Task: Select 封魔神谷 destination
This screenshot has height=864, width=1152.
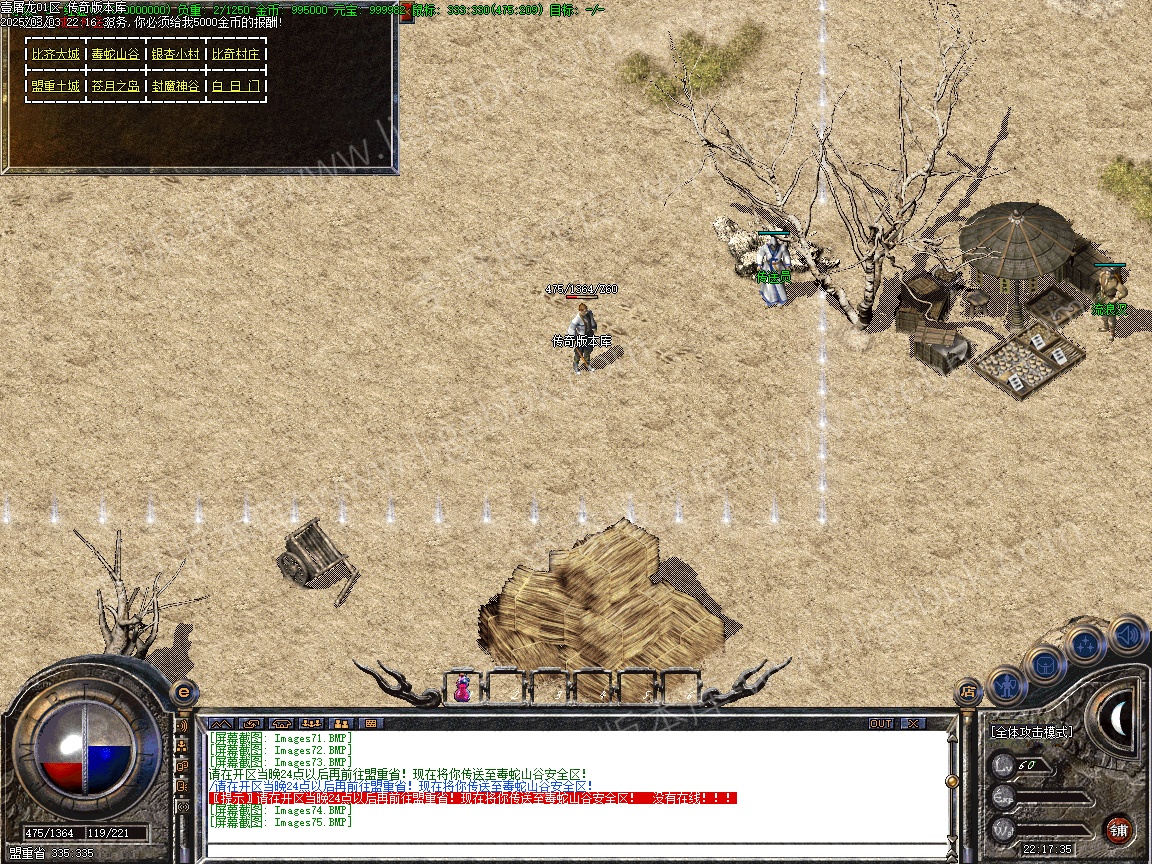Action: 176,86
